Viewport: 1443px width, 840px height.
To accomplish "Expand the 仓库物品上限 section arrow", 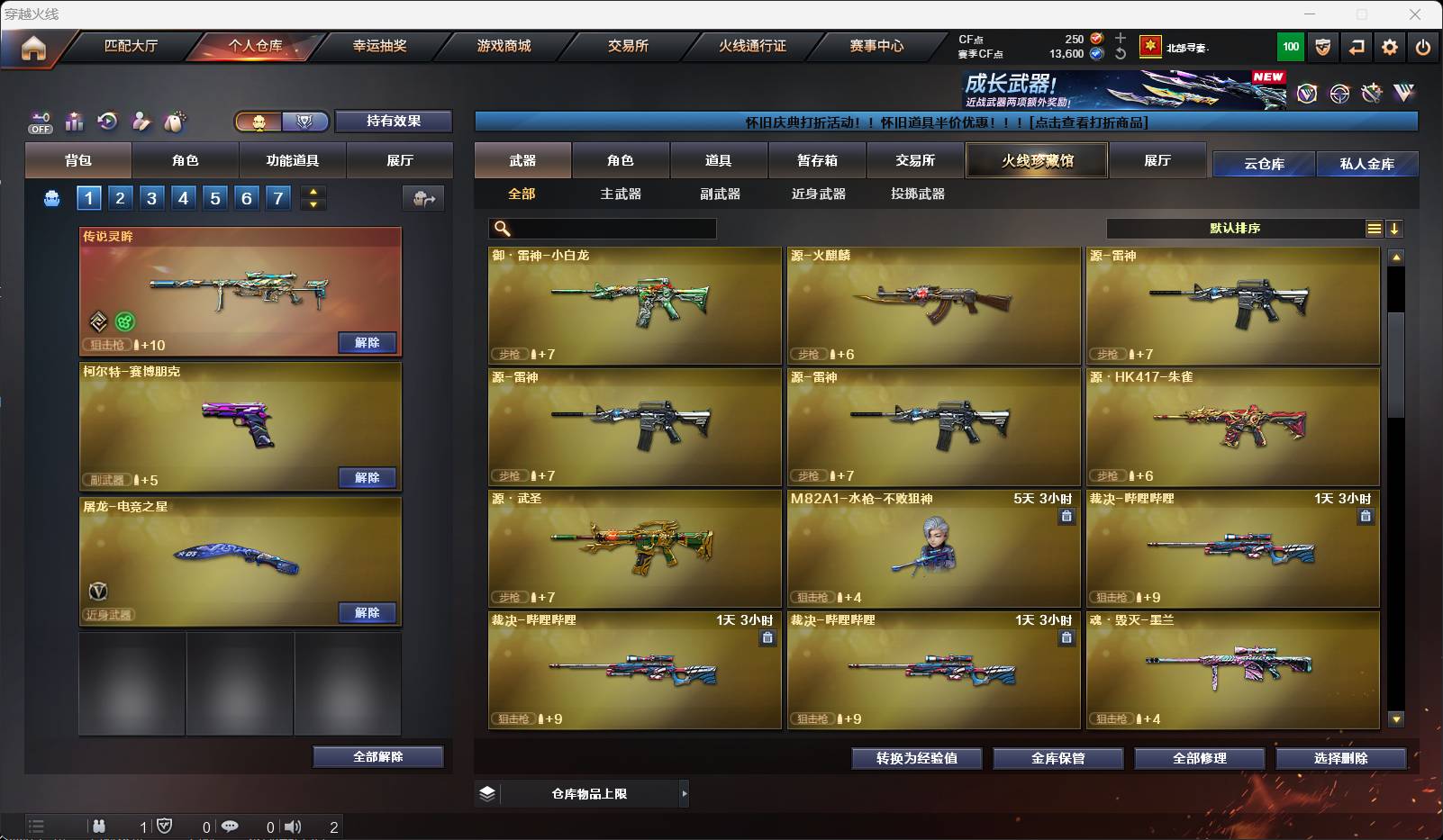I will pyautogui.click(x=685, y=794).
